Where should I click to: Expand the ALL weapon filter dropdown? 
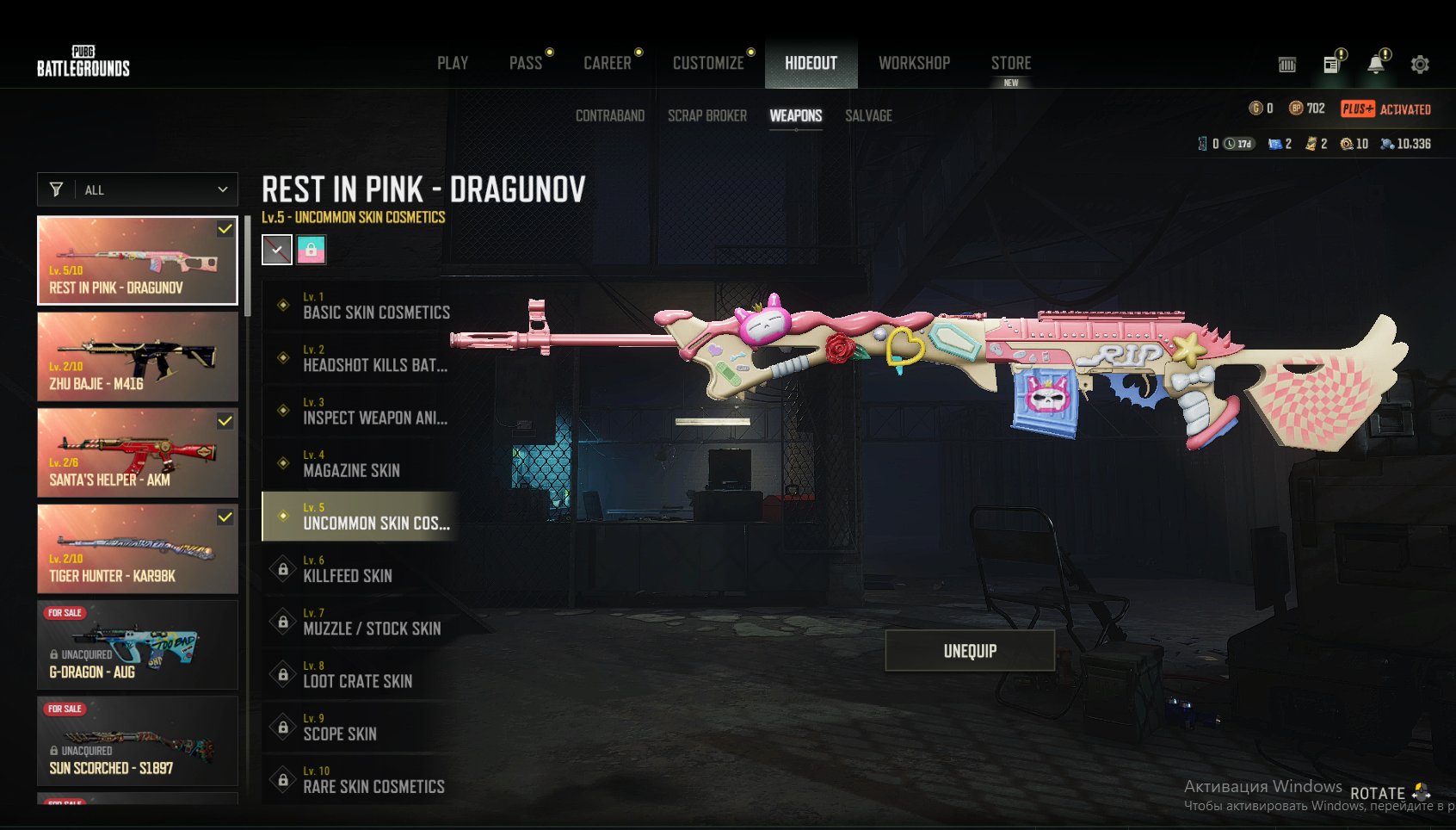[138, 189]
